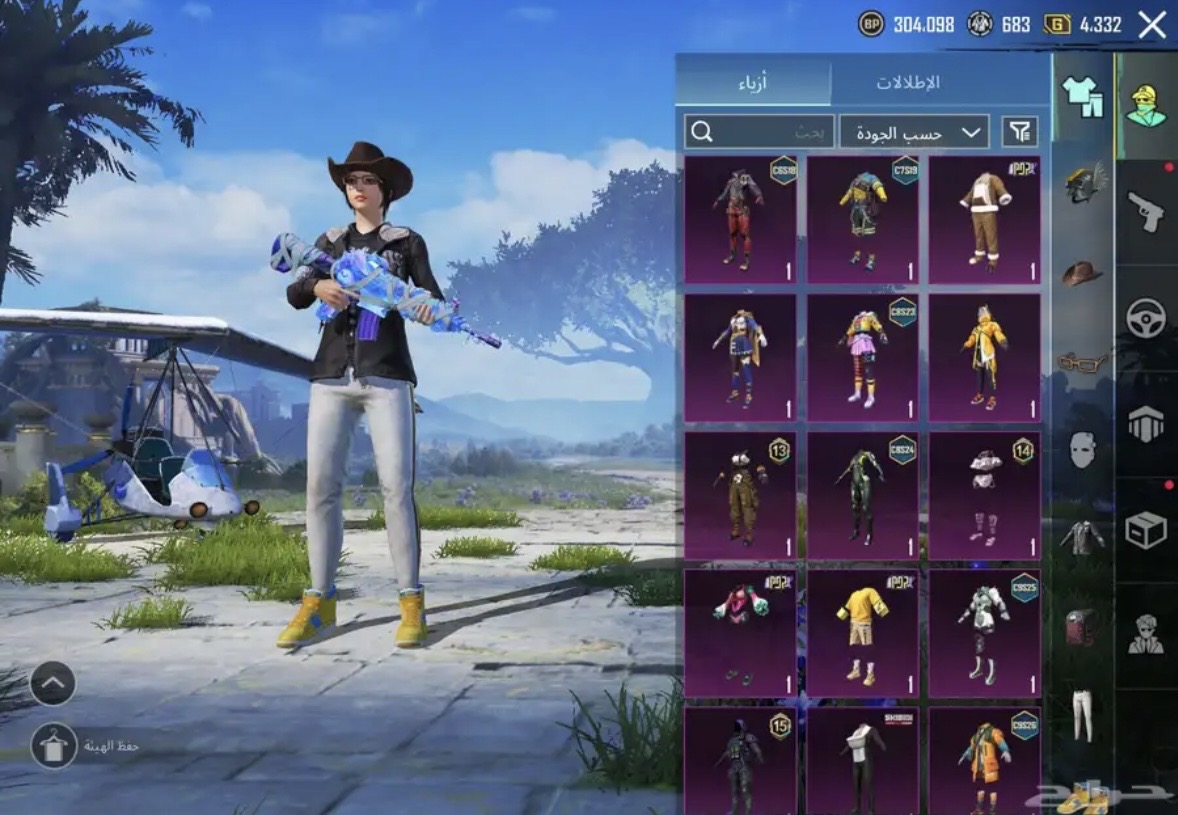The width and height of the screenshot is (1178, 815).
Task: Choose the C8S24 dark green suit
Action: click(x=862, y=496)
